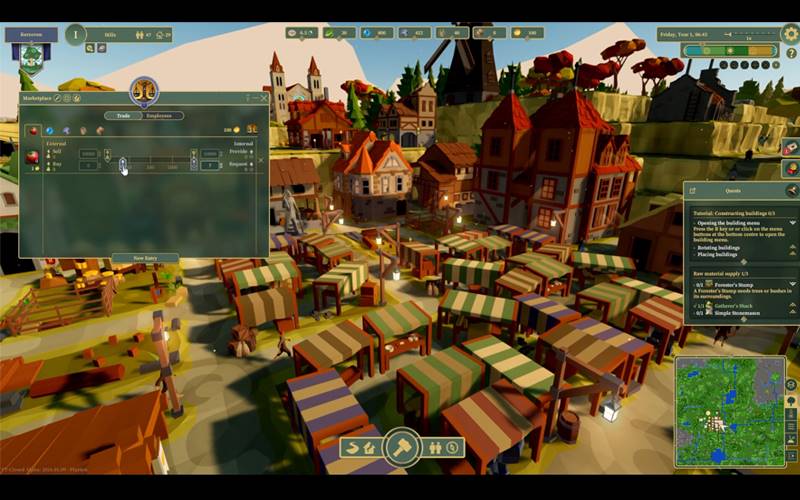Close the Marketplace window

(264, 98)
